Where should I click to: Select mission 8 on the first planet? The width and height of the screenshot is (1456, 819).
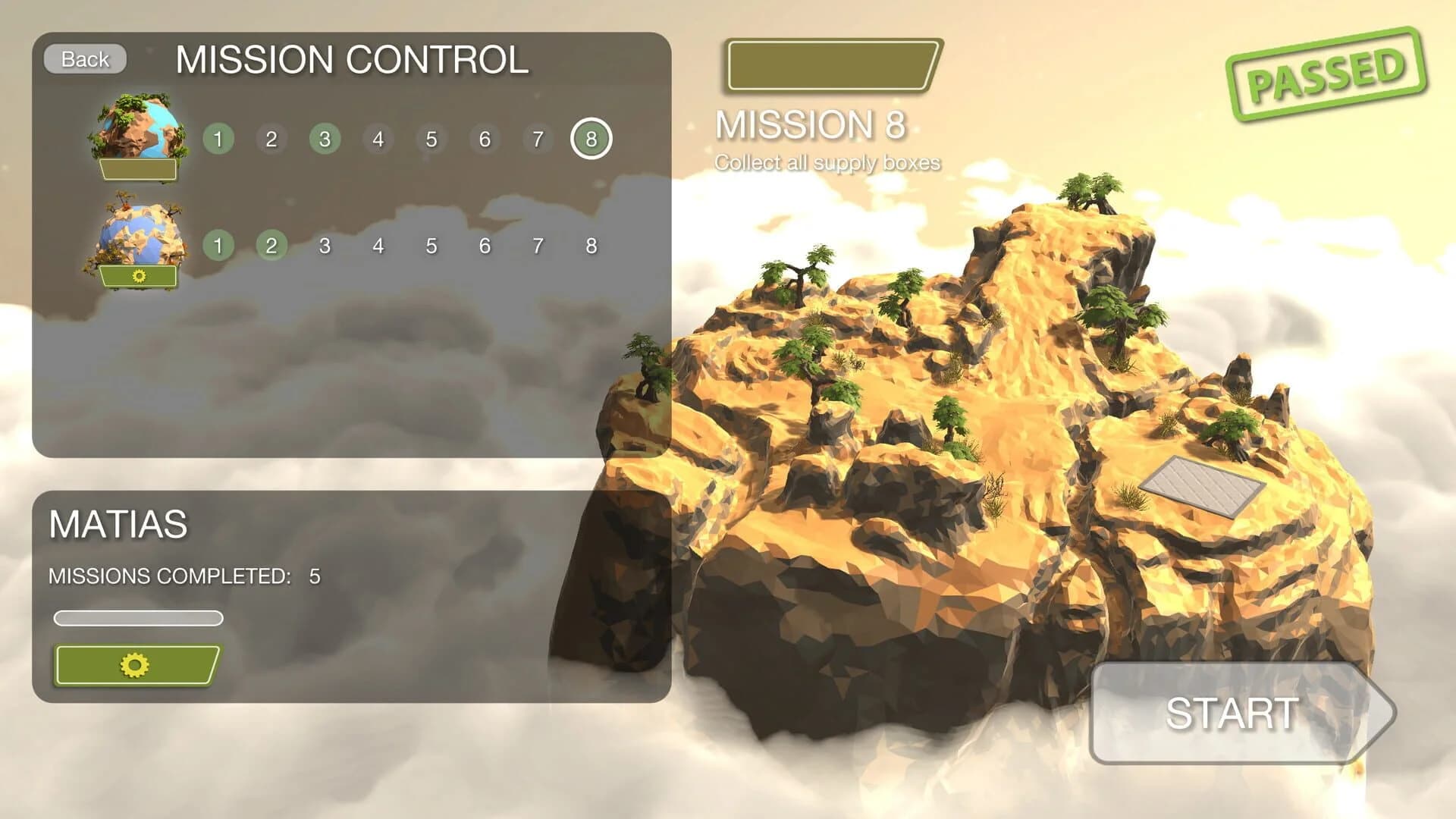590,138
